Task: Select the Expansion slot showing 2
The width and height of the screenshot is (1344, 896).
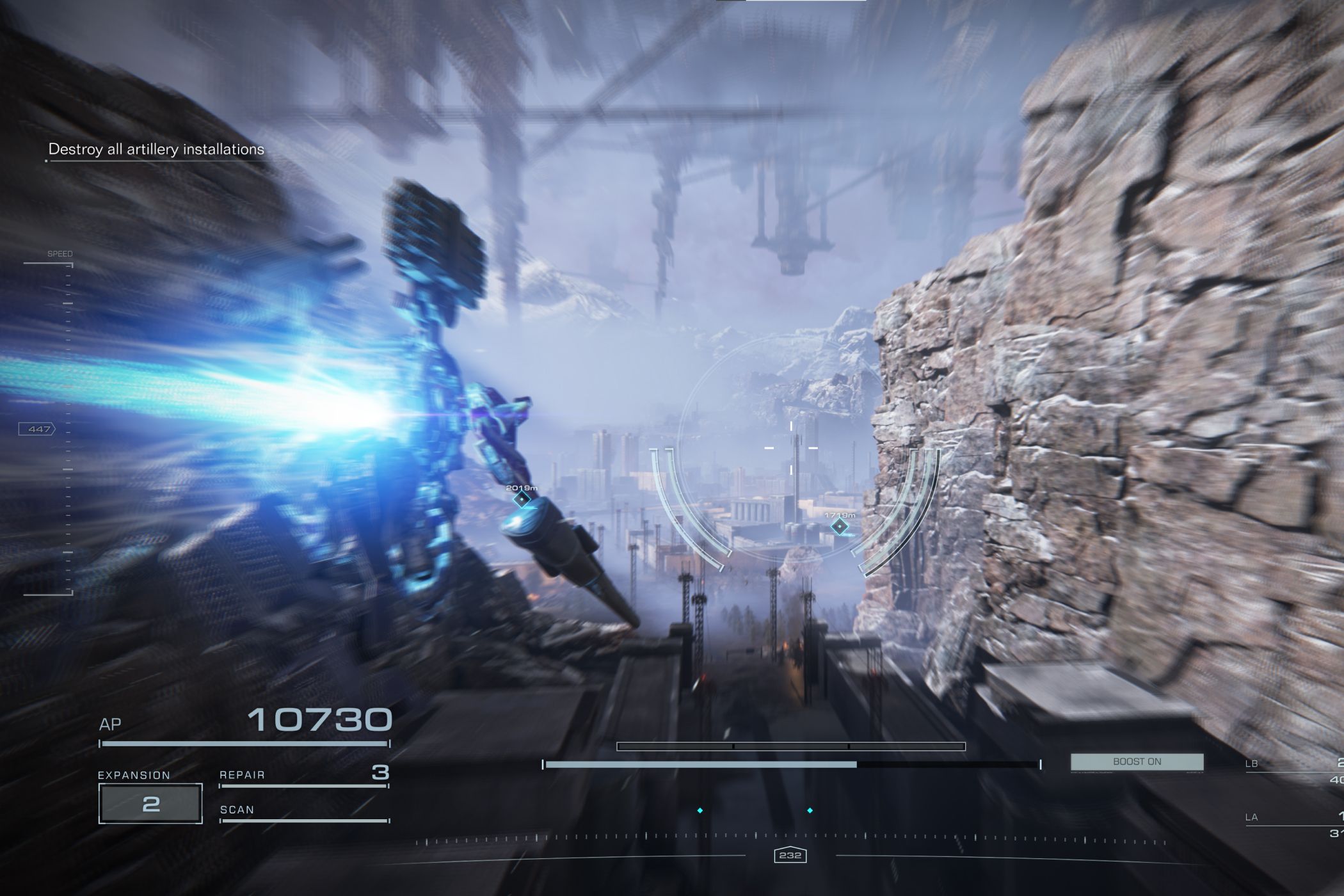Action: pyautogui.click(x=150, y=803)
